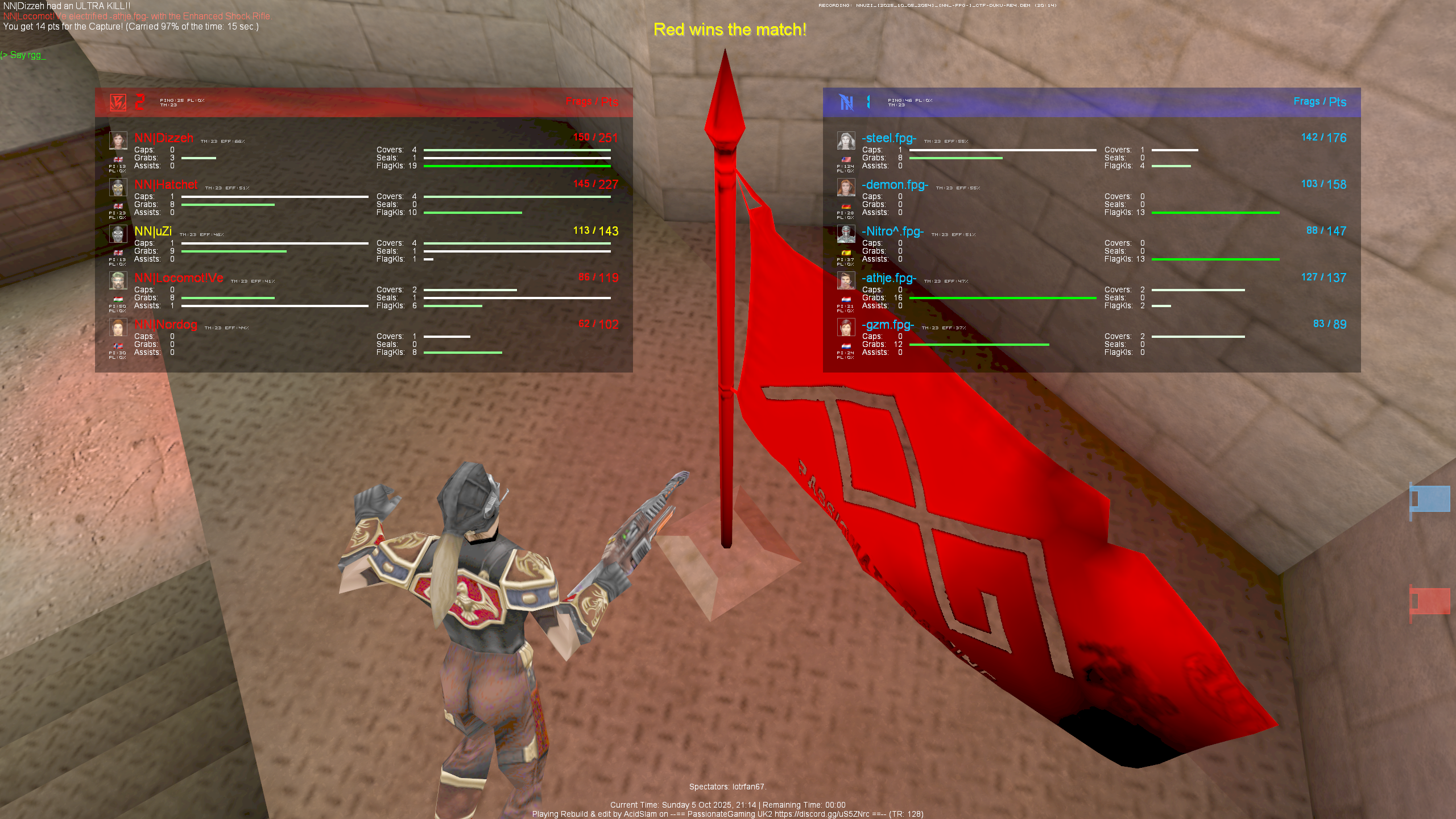The height and width of the screenshot is (819, 1456).
Task: Click the red team Frags / Pts header
Action: pos(593,102)
